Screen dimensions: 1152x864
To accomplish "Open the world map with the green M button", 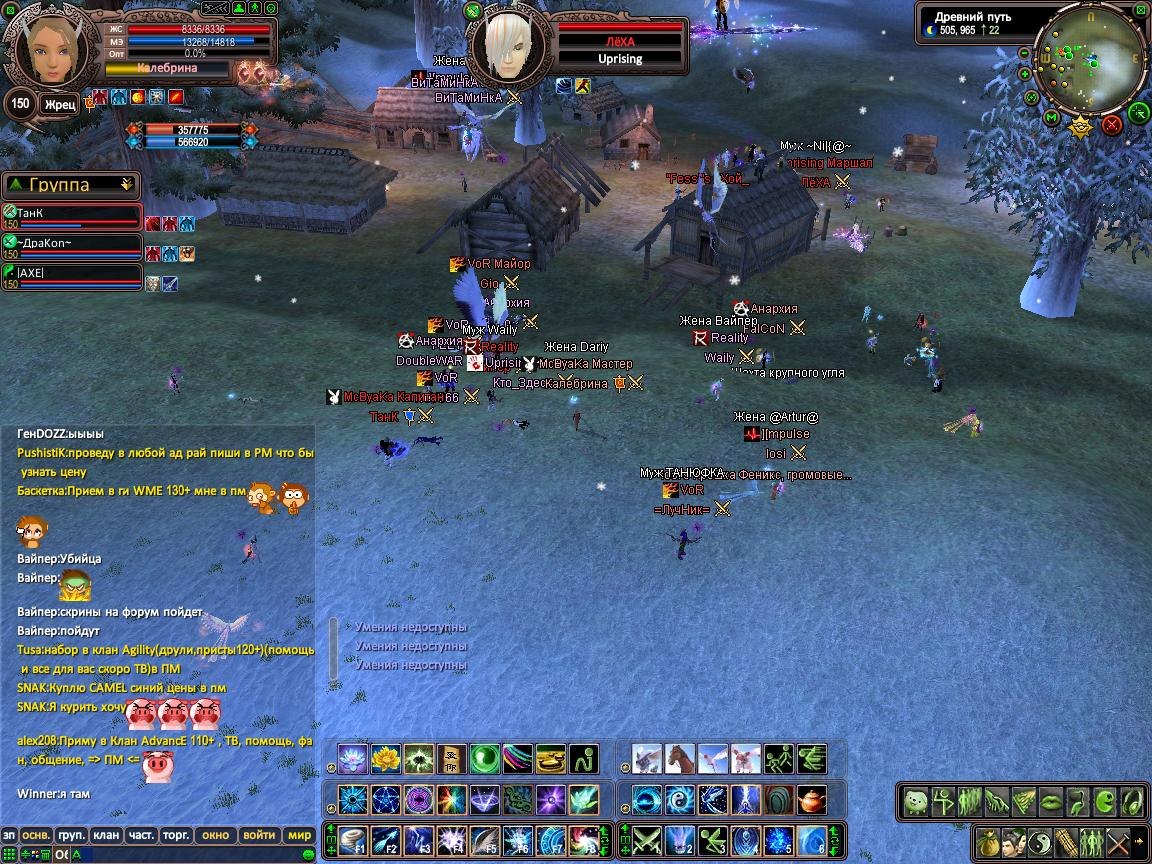I will click(x=1052, y=117).
